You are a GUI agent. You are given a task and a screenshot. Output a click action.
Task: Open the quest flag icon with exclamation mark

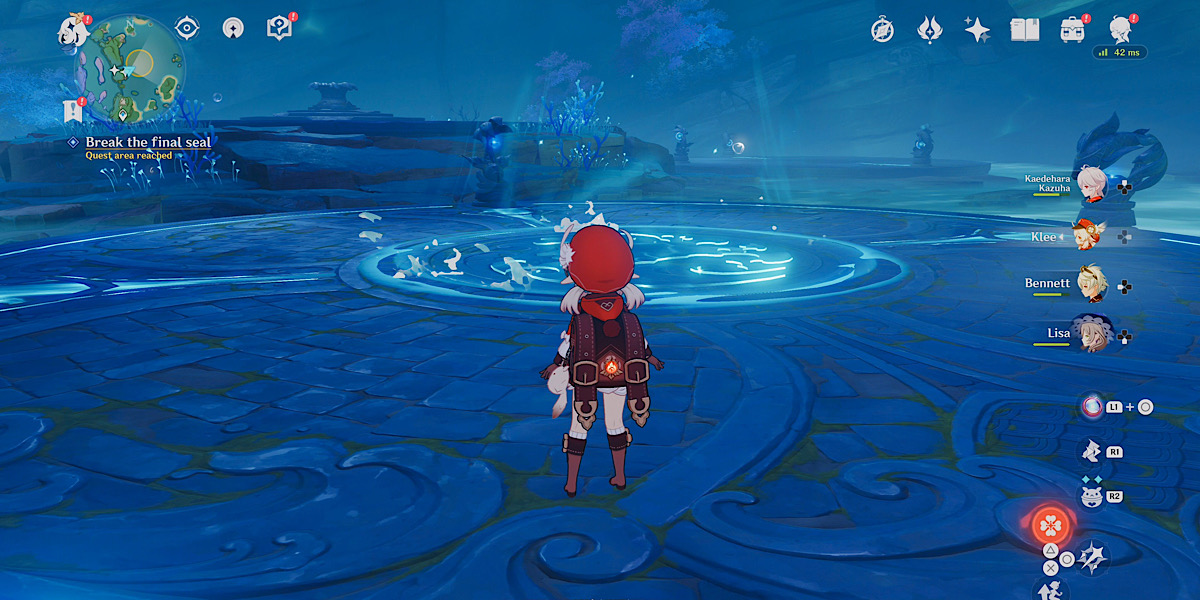[72, 111]
